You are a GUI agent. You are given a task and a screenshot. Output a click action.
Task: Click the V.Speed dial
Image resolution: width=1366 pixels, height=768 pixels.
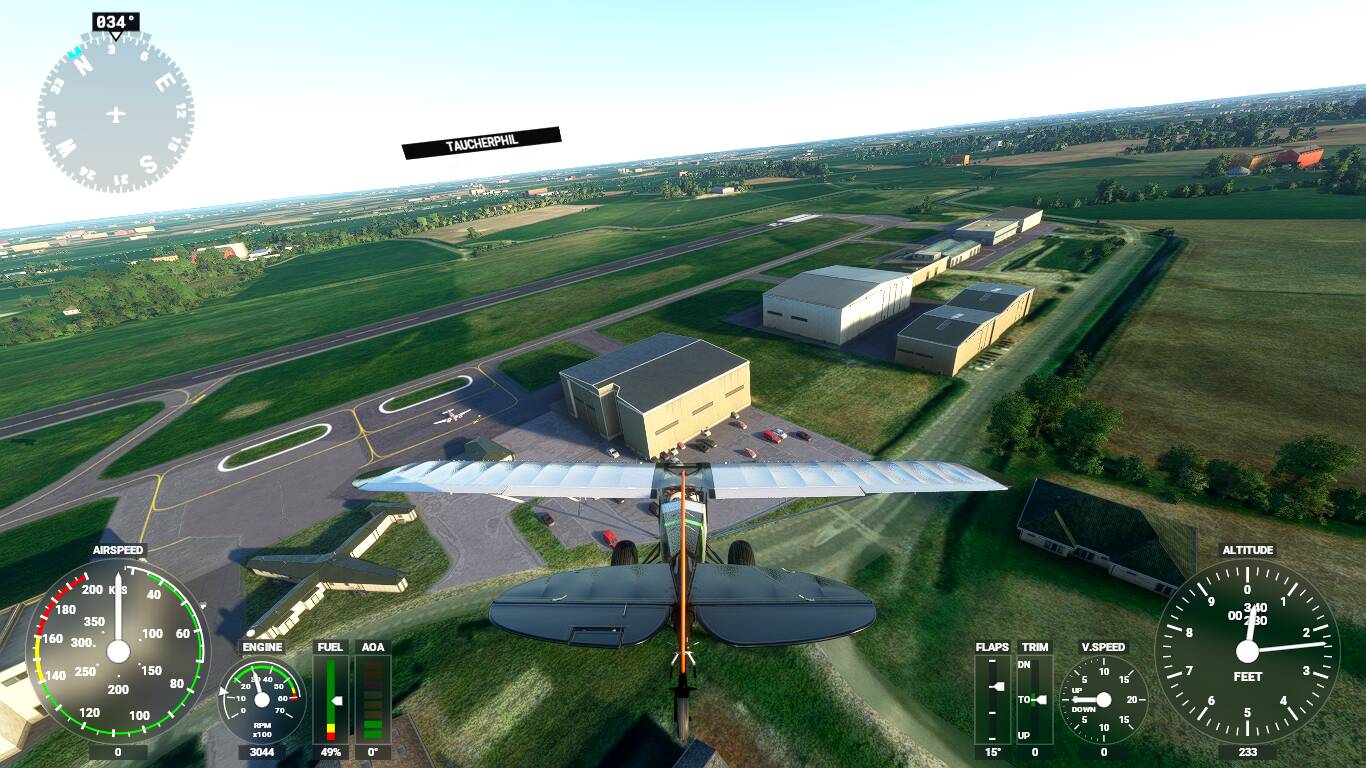point(1103,699)
